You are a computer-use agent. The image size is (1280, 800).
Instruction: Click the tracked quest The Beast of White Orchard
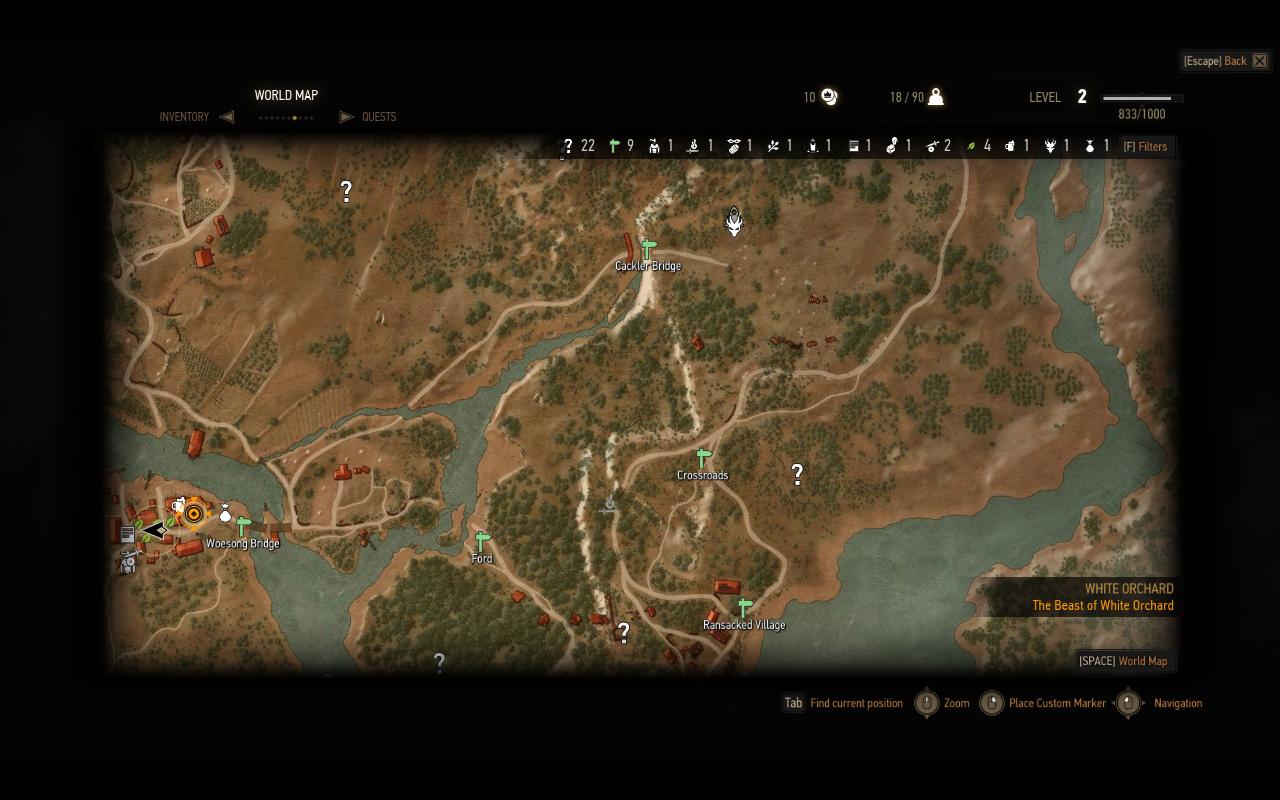(x=1102, y=606)
